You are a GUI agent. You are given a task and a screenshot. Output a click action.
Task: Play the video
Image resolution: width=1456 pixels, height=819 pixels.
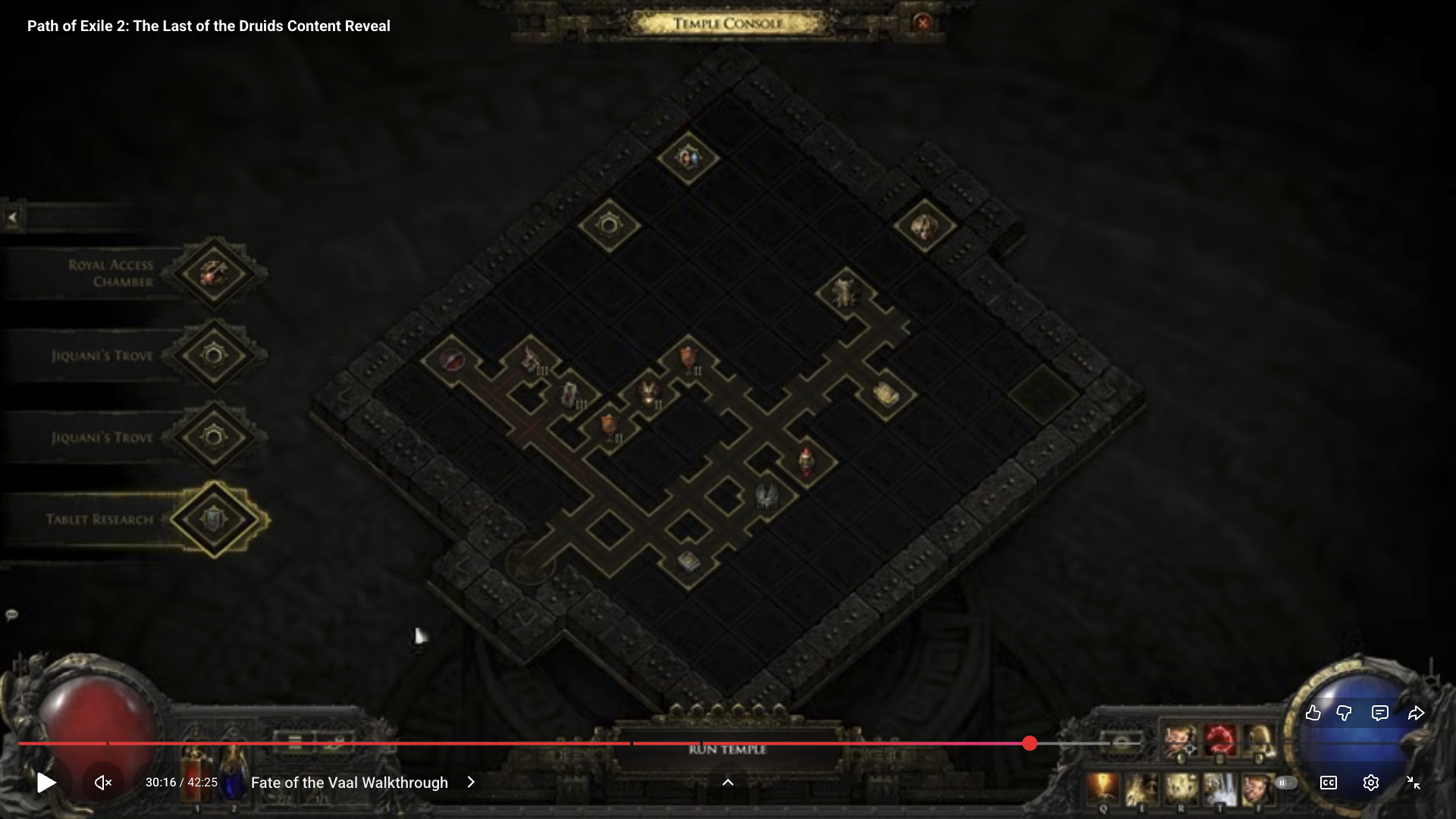pyautogui.click(x=46, y=783)
